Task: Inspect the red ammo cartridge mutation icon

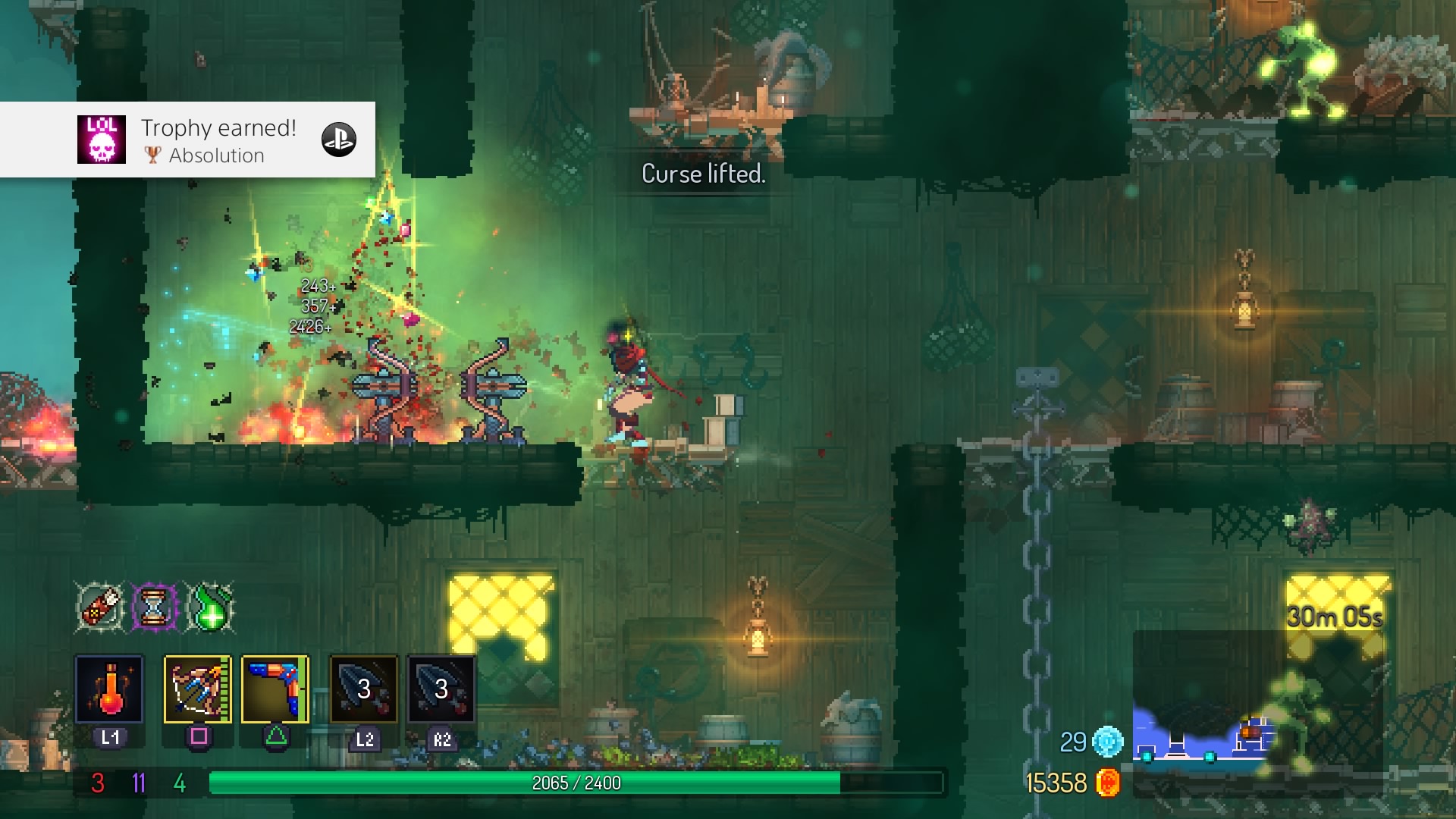Action: coord(101,607)
